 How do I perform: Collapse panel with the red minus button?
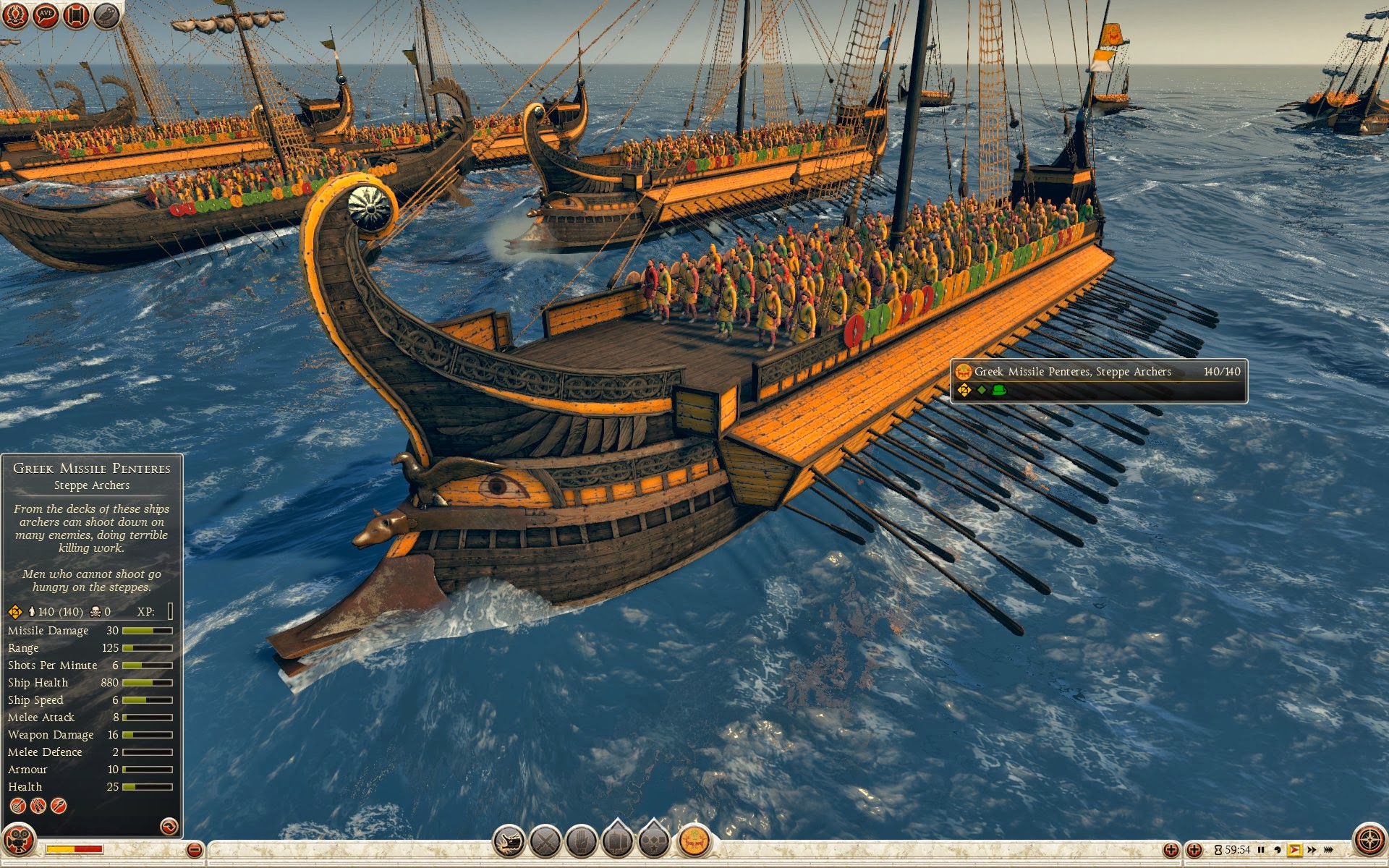point(194,850)
